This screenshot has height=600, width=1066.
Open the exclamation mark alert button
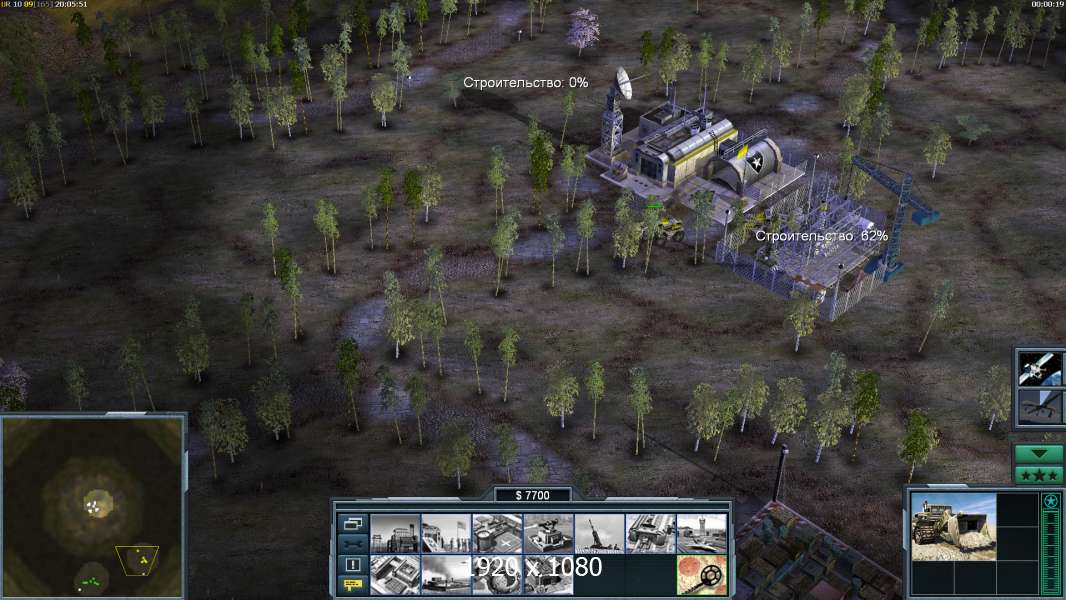pos(352,565)
